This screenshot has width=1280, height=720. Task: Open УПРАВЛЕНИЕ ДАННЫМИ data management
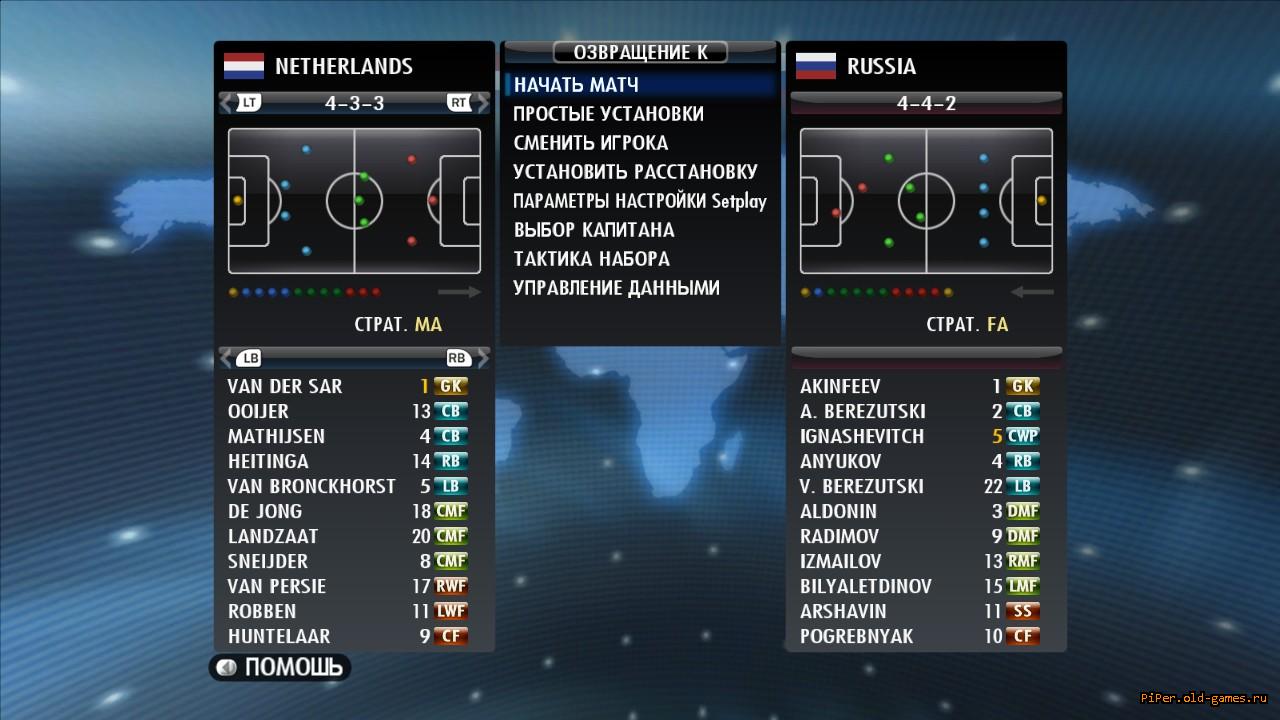tap(616, 288)
